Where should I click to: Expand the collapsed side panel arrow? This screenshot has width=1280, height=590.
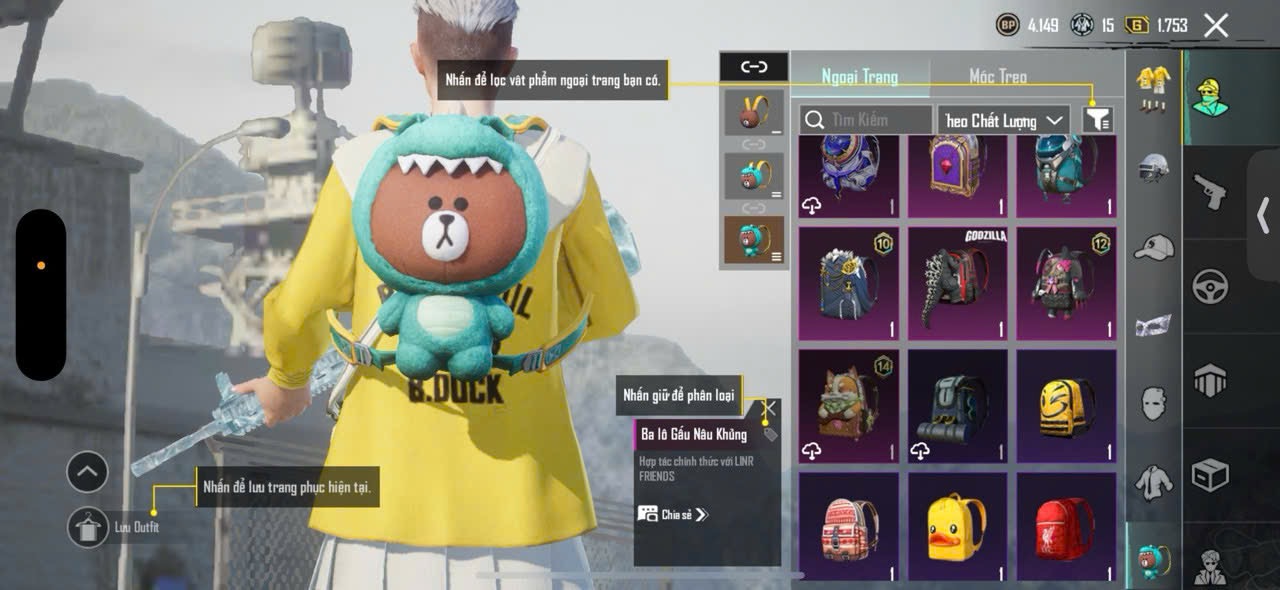pyautogui.click(x=1264, y=214)
